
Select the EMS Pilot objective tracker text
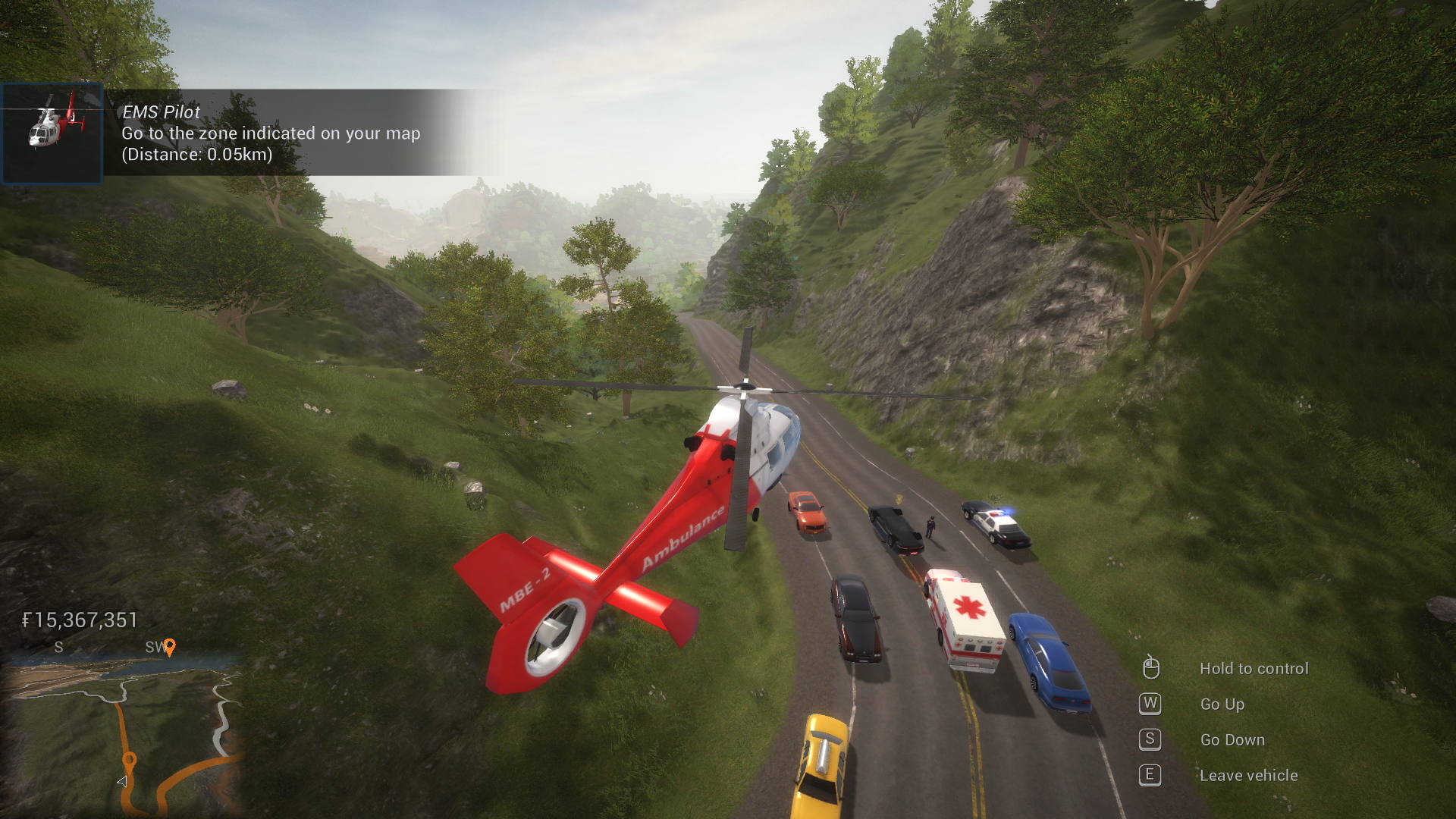coord(271,133)
